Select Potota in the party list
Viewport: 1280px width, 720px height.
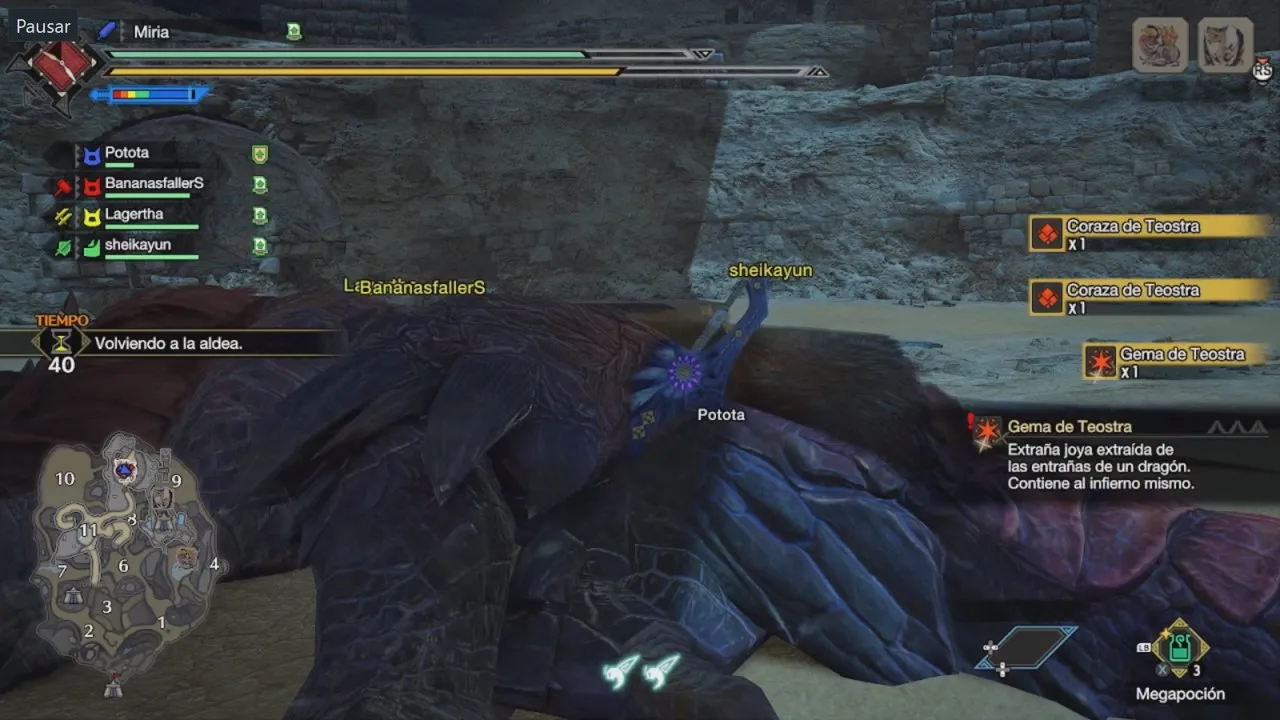[x=127, y=153]
